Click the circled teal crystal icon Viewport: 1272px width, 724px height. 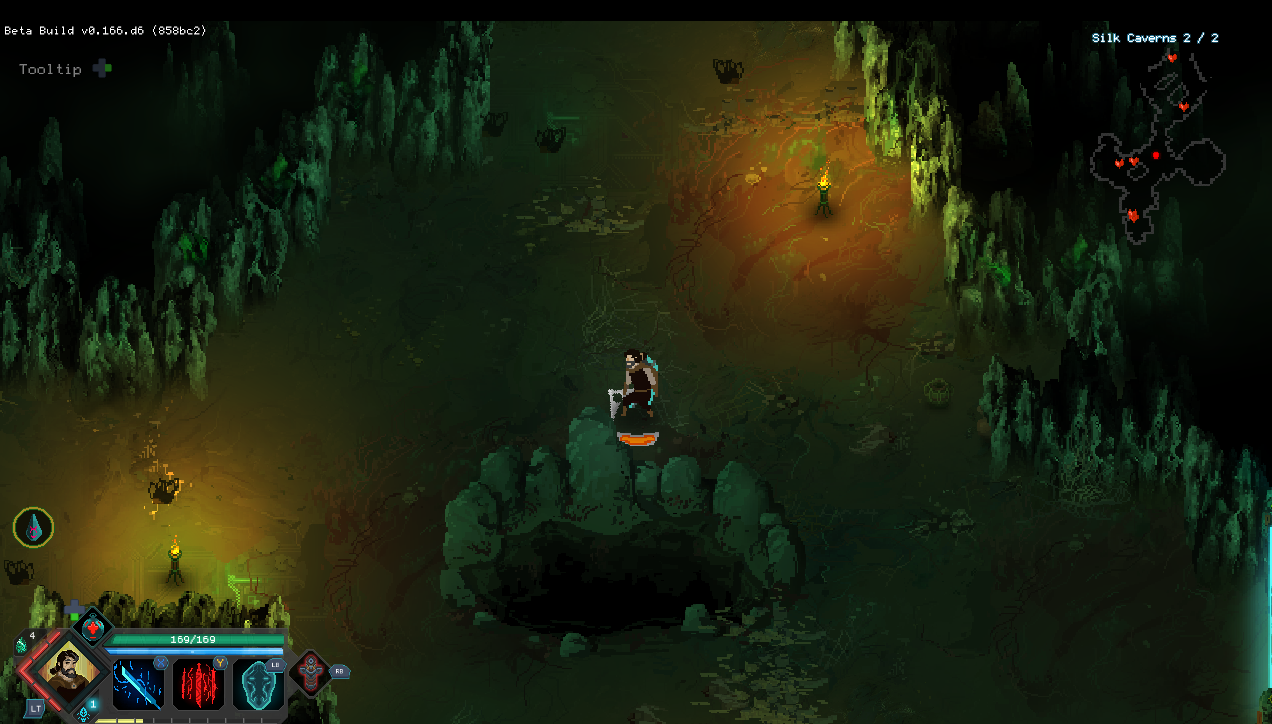tap(33, 527)
